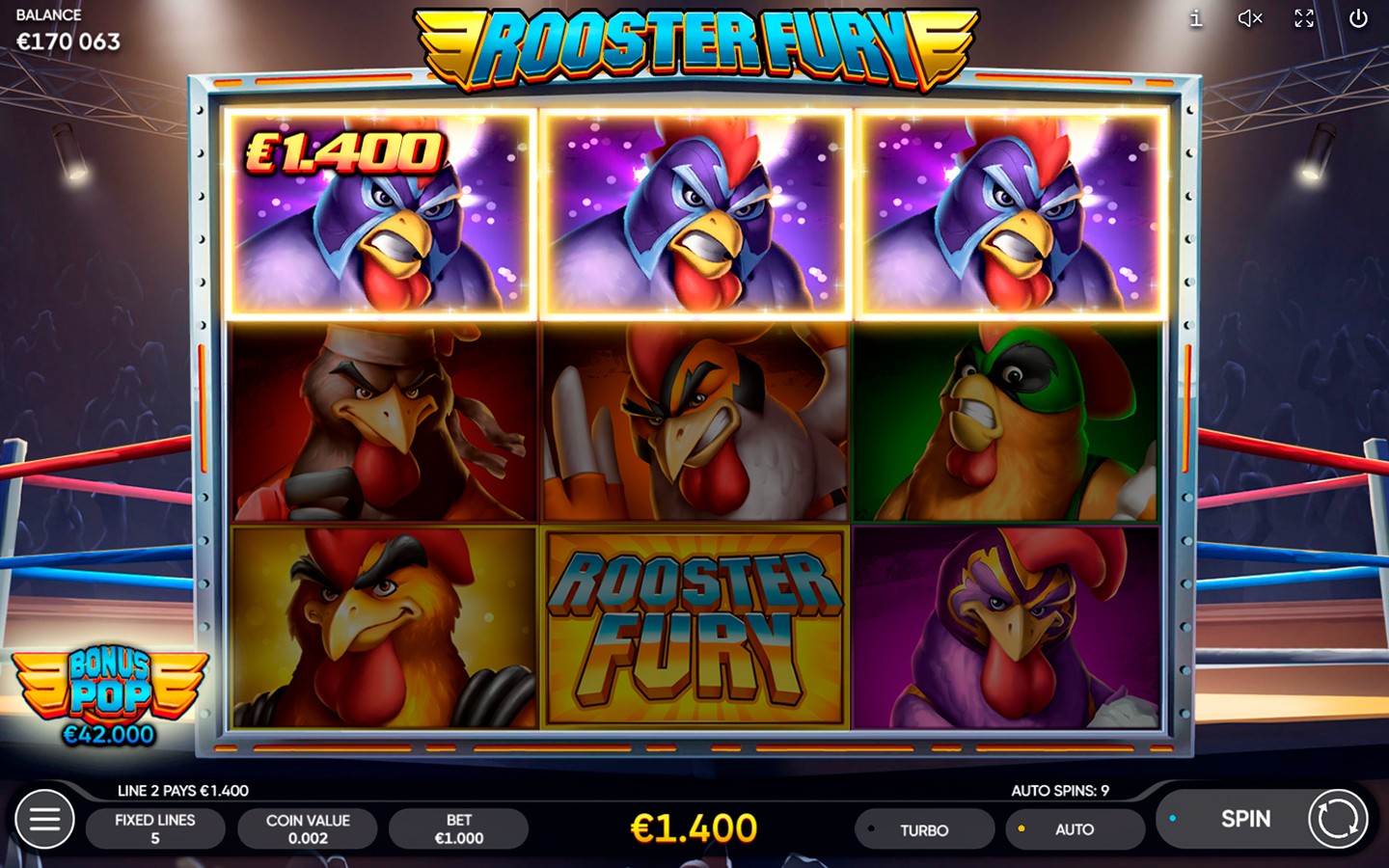This screenshot has width=1389, height=868.
Task: Enter fullscreen mode
Action: [1304, 17]
